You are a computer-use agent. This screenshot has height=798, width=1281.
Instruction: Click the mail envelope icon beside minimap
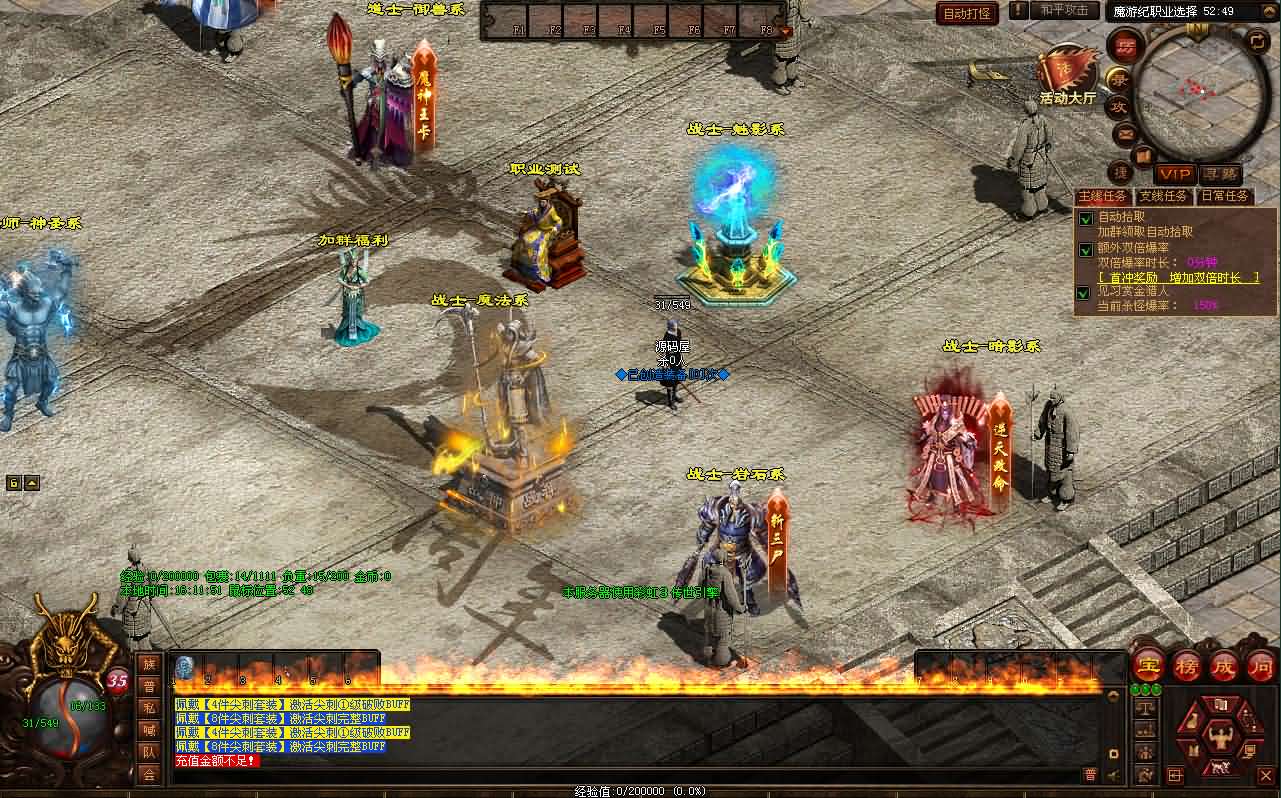pyautogui.click(x=1125, y=133)
